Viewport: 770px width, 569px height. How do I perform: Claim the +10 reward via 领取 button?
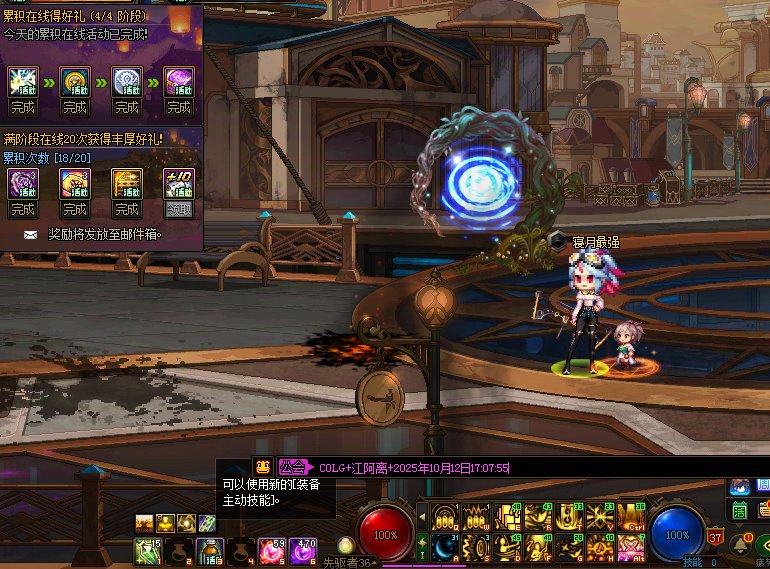[178, 210]
